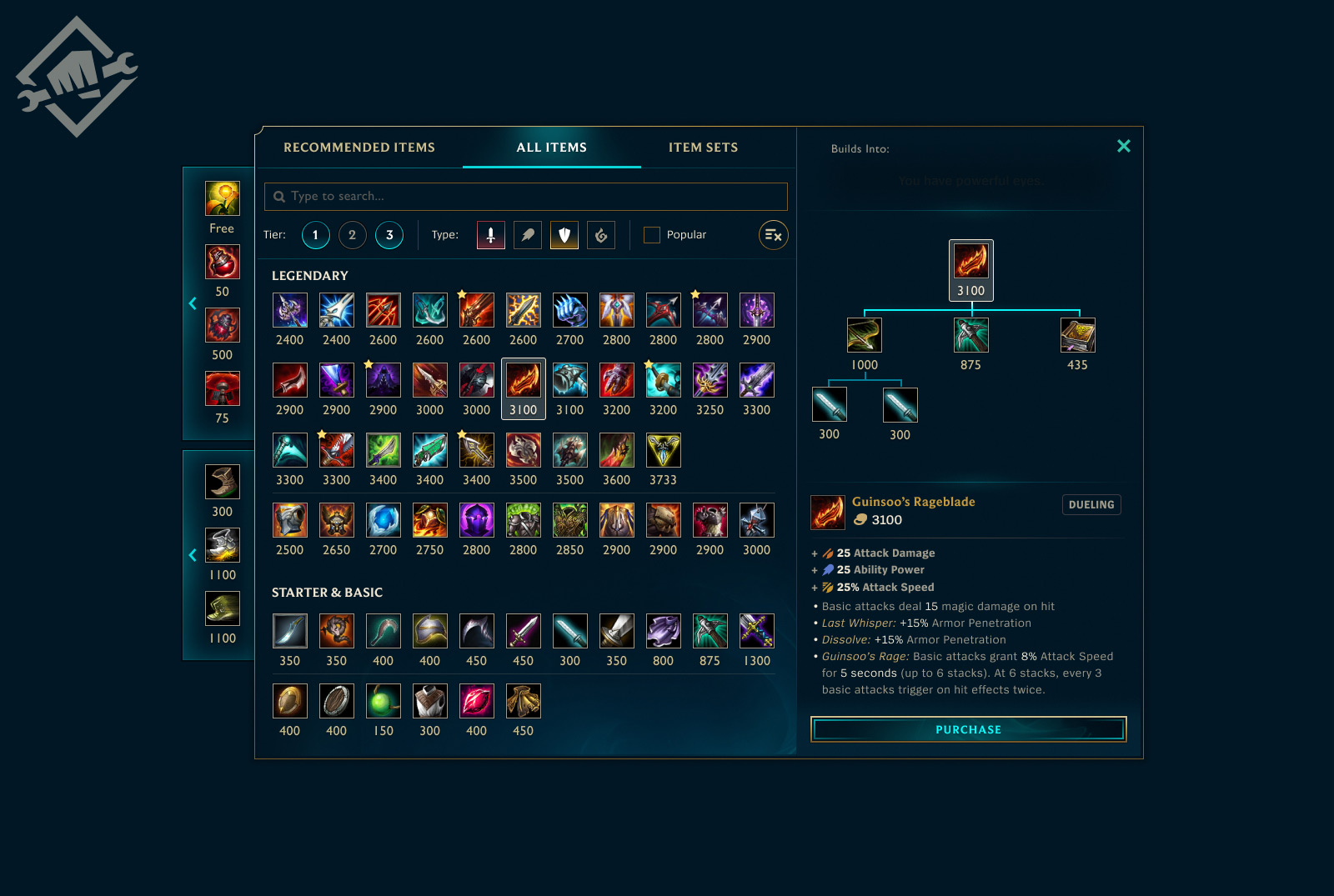Click the Pickaxe component costing 875

point(970,335)
